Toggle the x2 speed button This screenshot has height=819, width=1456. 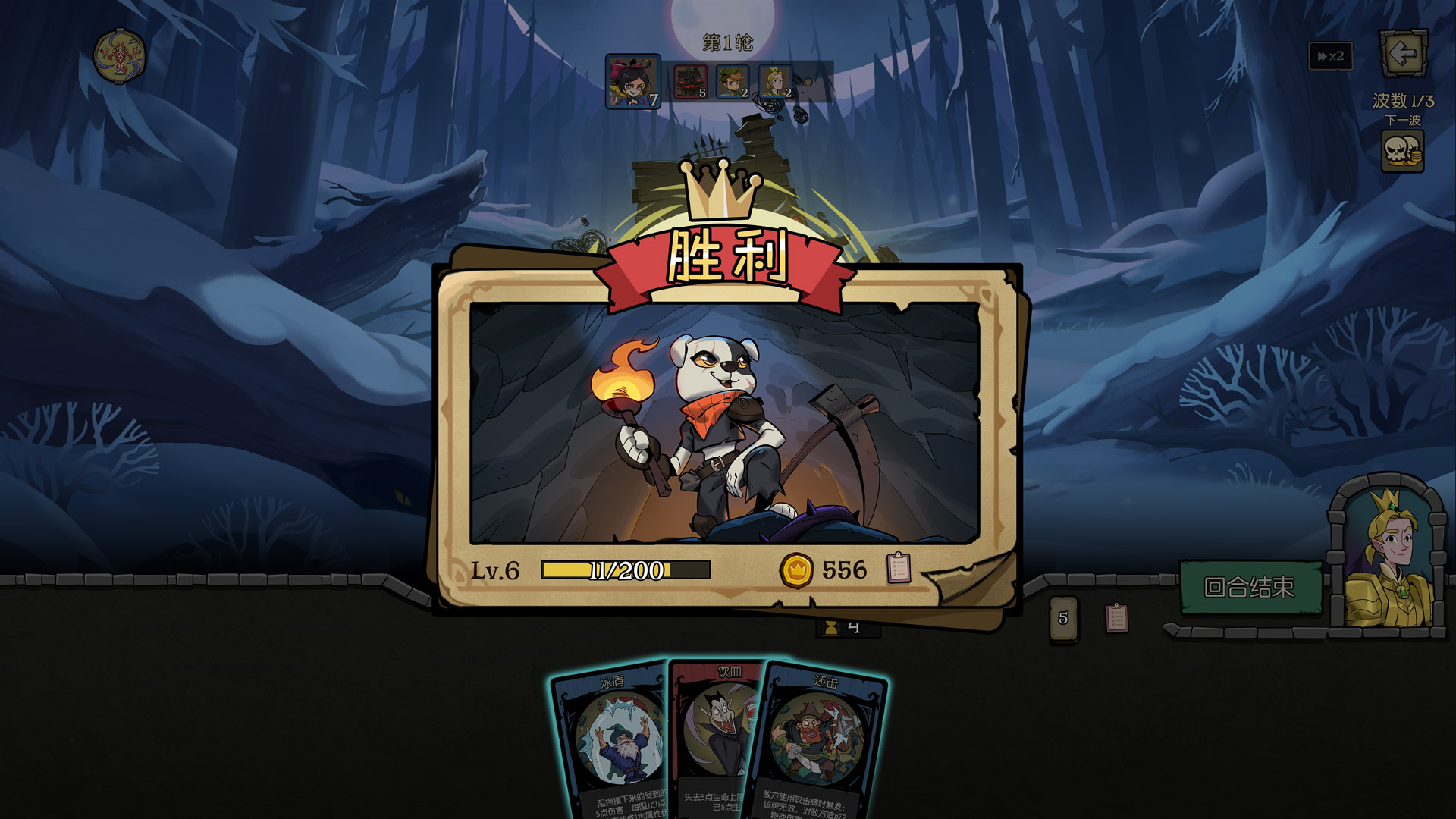[1331, 56]
